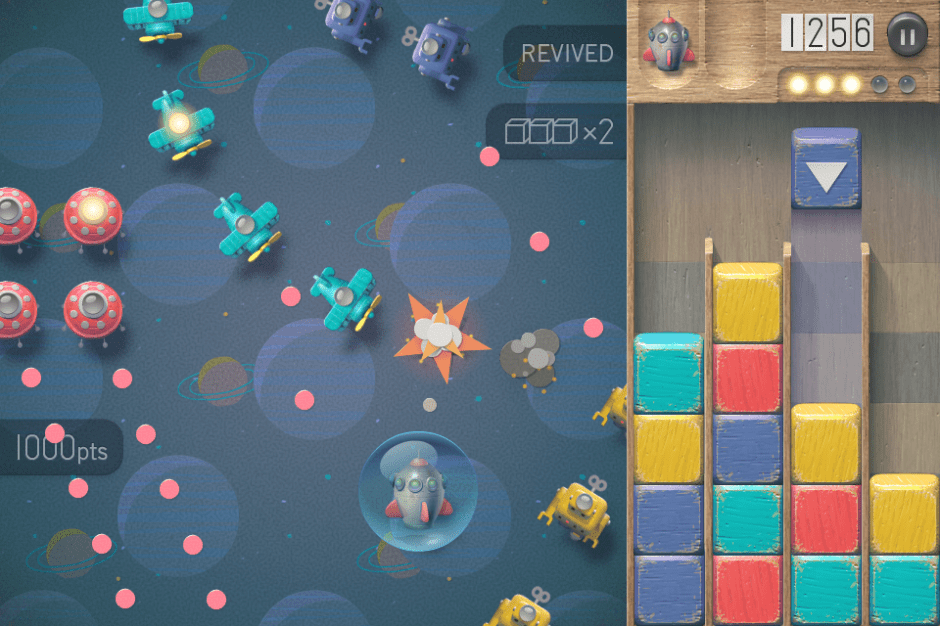Pick the yellow block under the falling piece
The image size is (940, 626).
click(826, 443)
